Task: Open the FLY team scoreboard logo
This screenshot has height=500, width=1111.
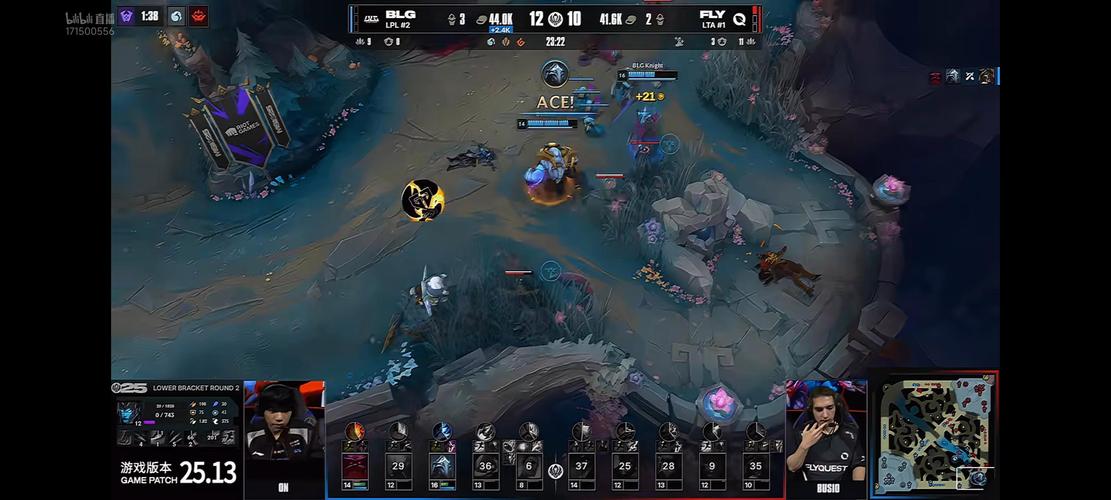Action: click(739, 17)
